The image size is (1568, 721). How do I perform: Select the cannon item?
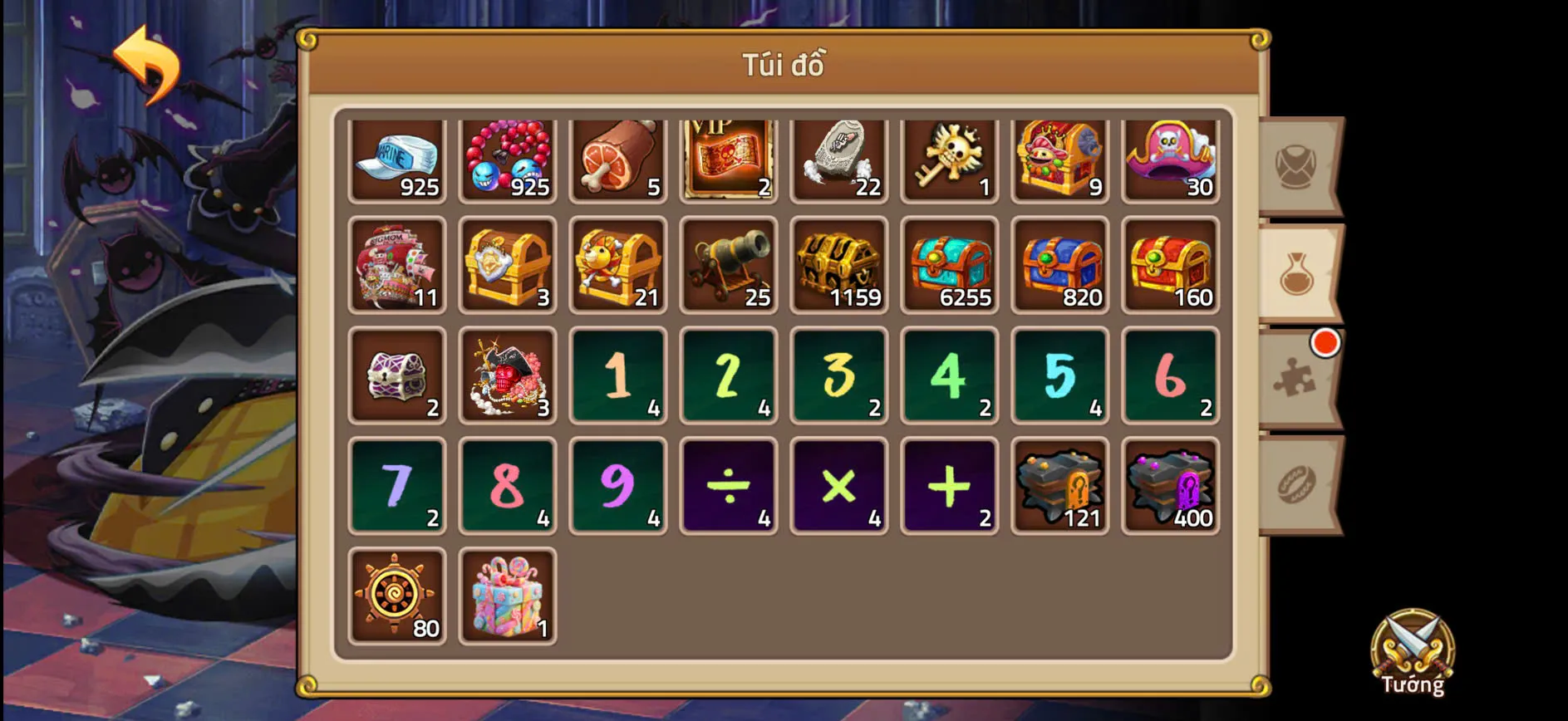point(729,267)
